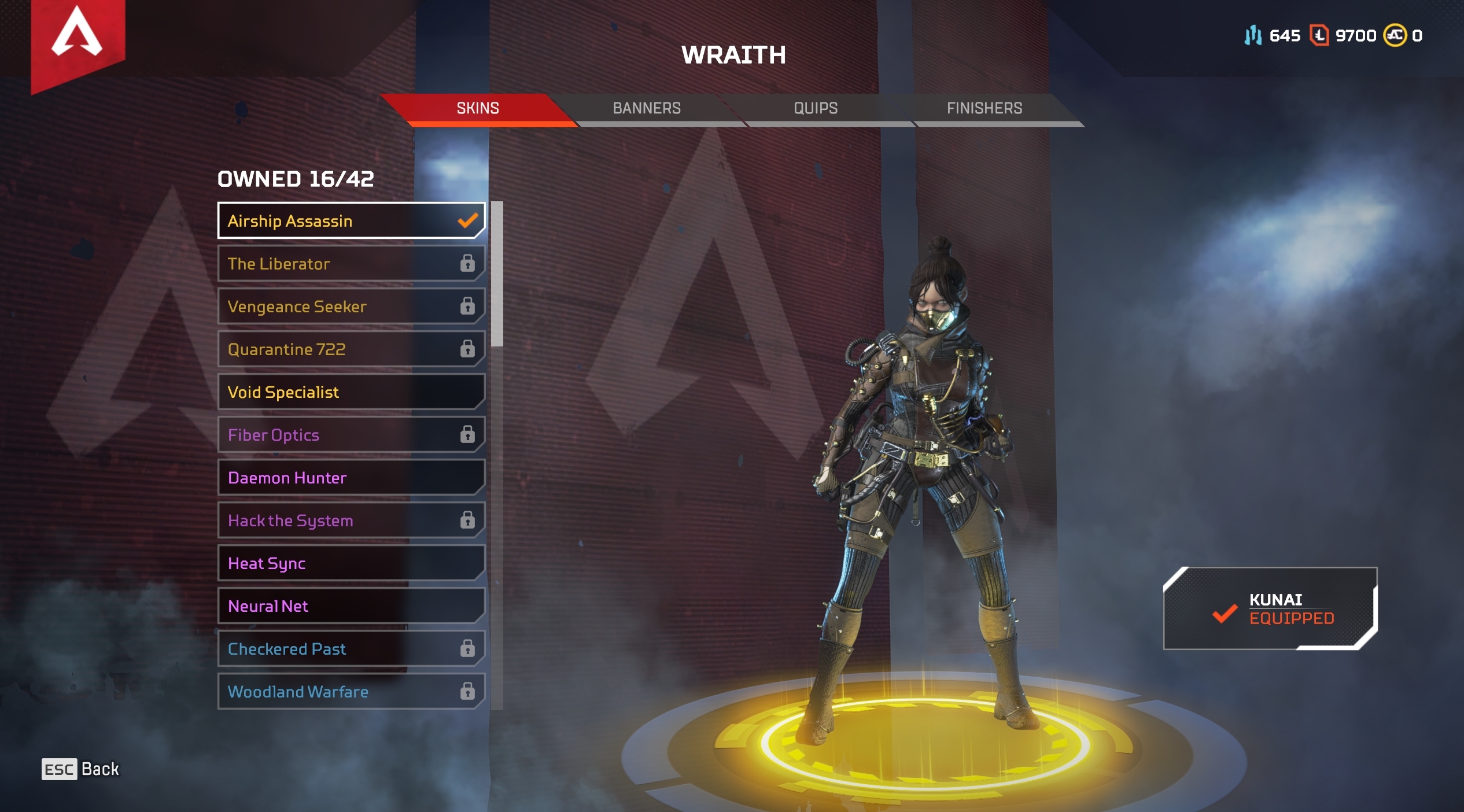Screen dimensions: 1464x812
Task: Select the Vengeance Seeker skin
Action: (351, 306)
